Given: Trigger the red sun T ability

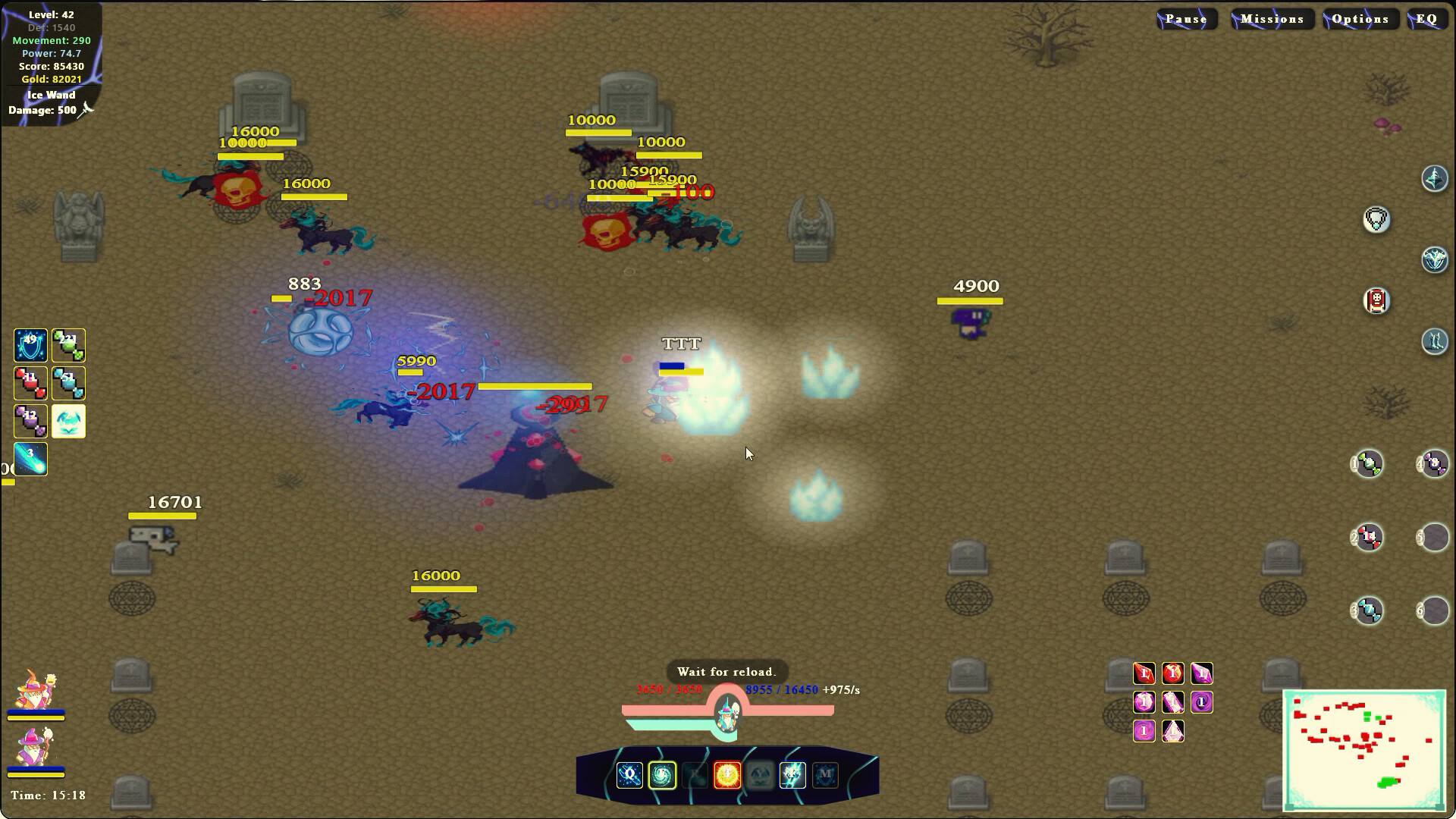Looking at the screenshot, I should pyautogui.click(x=726, y=775).
